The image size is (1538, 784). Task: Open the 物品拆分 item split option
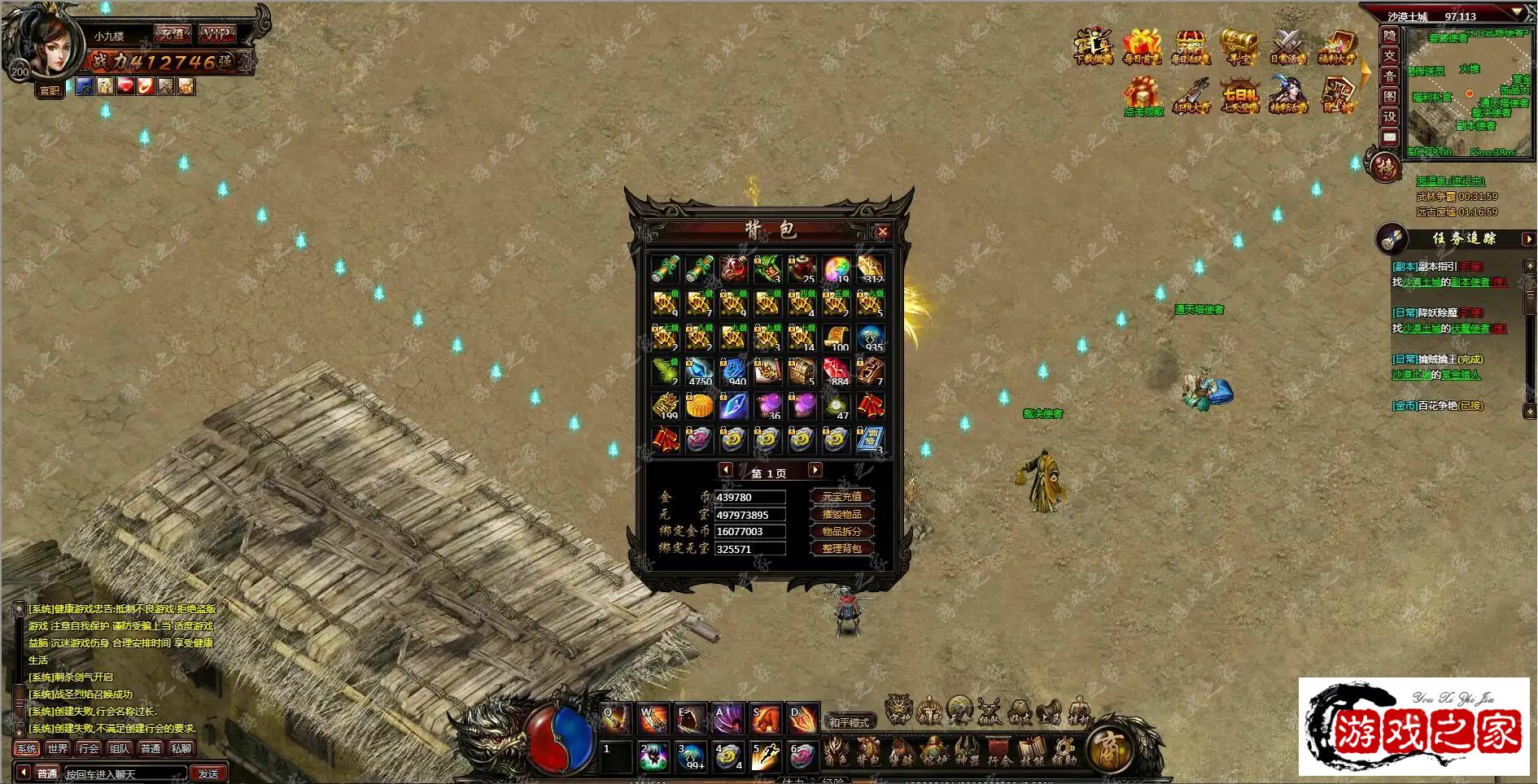[x=841, y=531]
